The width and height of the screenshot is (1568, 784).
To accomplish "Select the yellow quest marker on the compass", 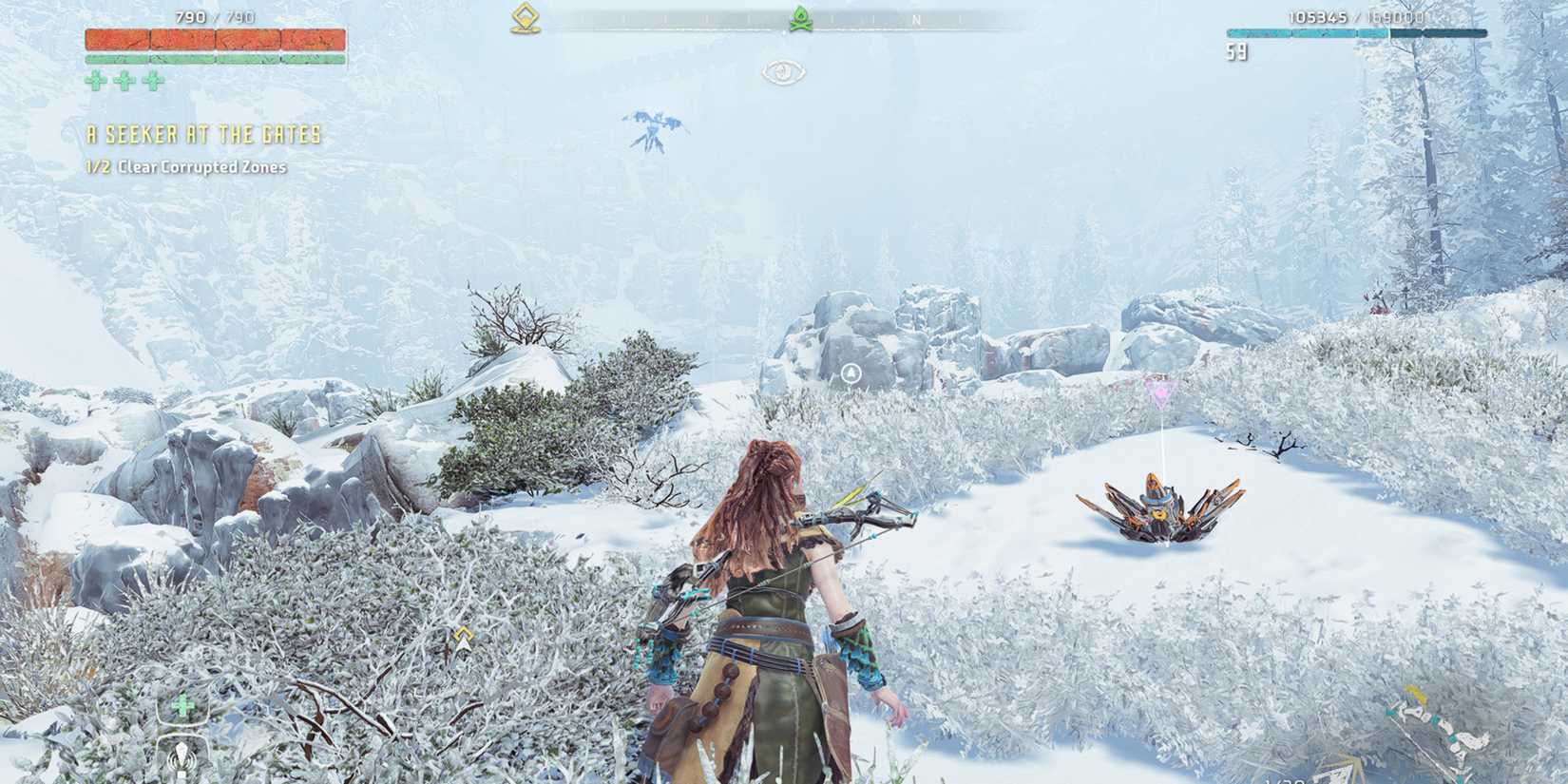I will click(x=524, y=16).
